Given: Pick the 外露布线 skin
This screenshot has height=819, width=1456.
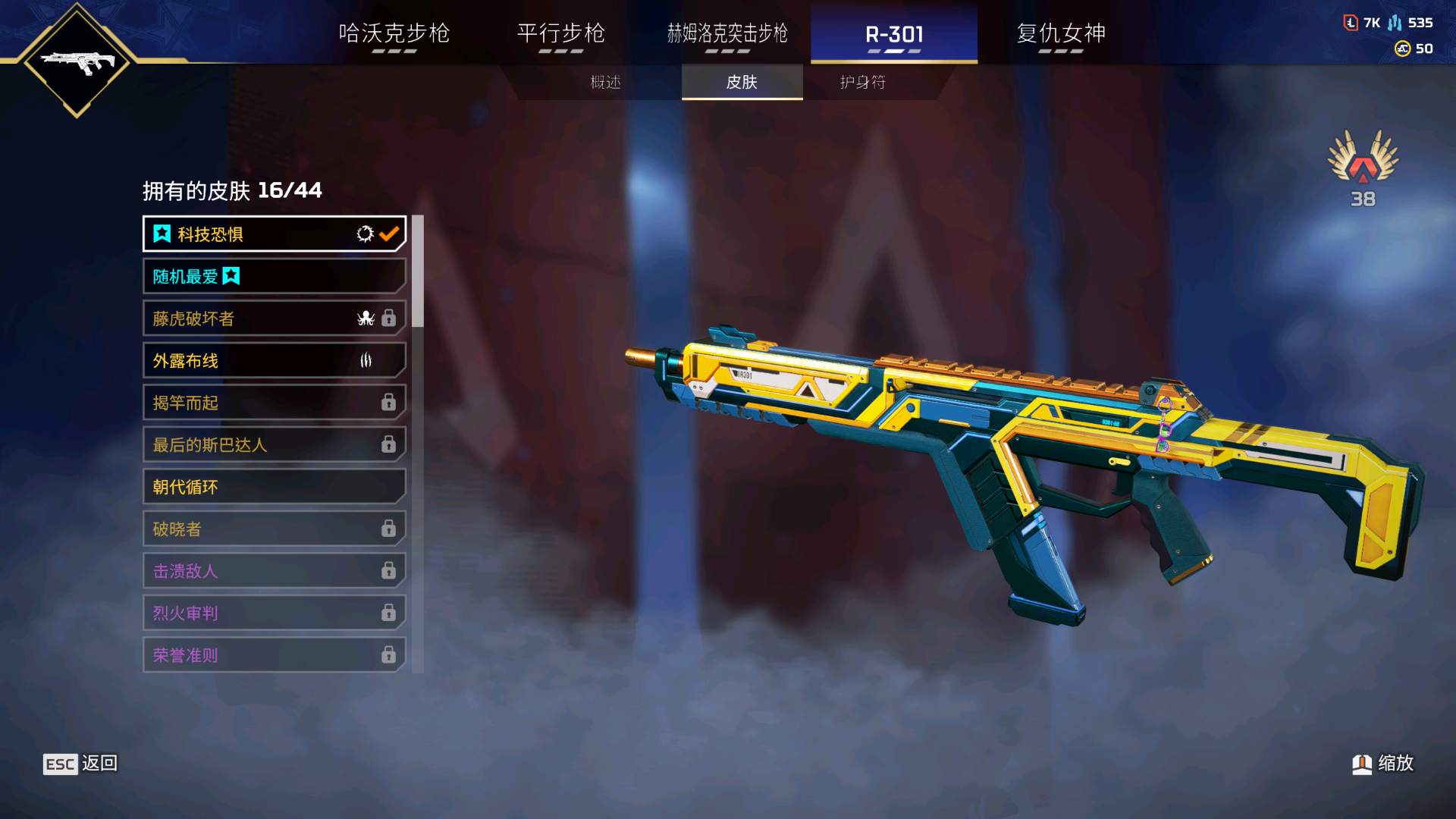Looking at the screenshot, I should click(x=274, y=361).
